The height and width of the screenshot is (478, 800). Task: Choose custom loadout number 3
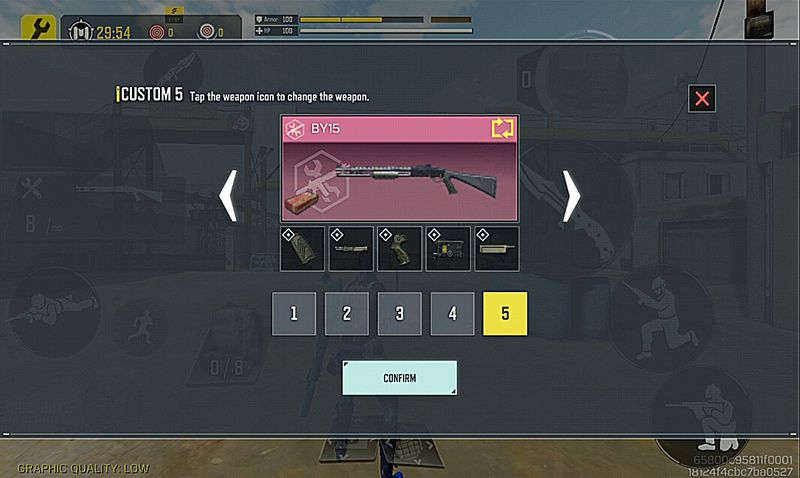point(399,313)
